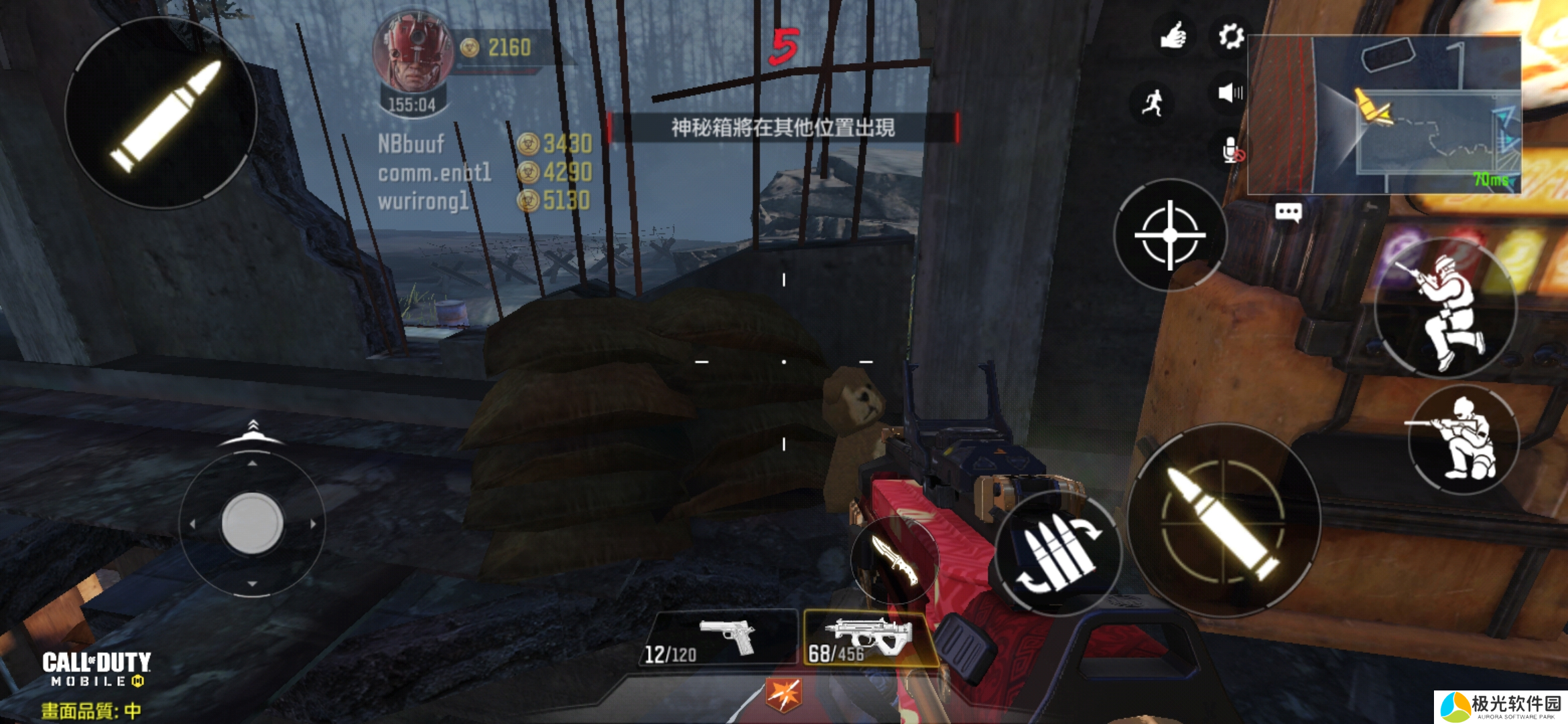
Task: Expand the minimap
Action: tap(1384, 114)
